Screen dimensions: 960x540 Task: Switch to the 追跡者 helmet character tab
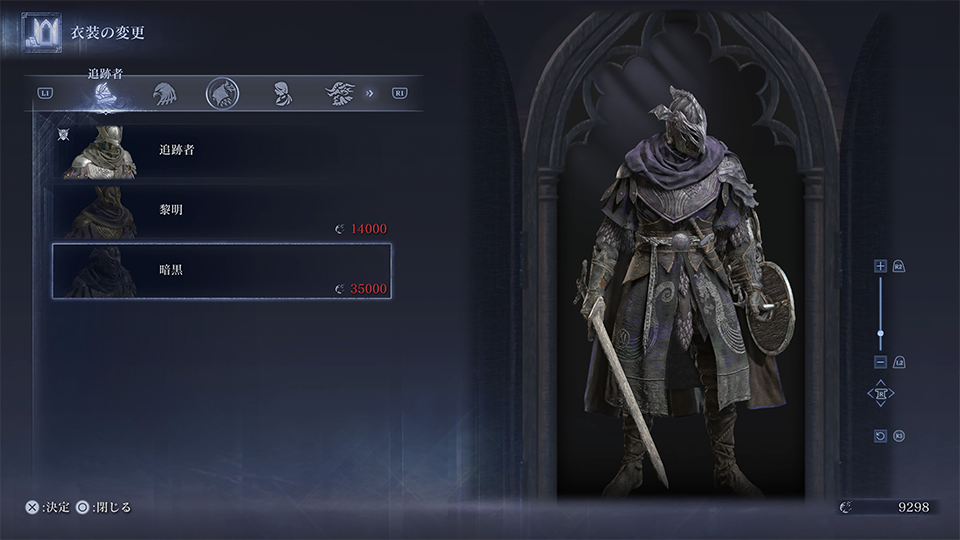pos(104,94)
